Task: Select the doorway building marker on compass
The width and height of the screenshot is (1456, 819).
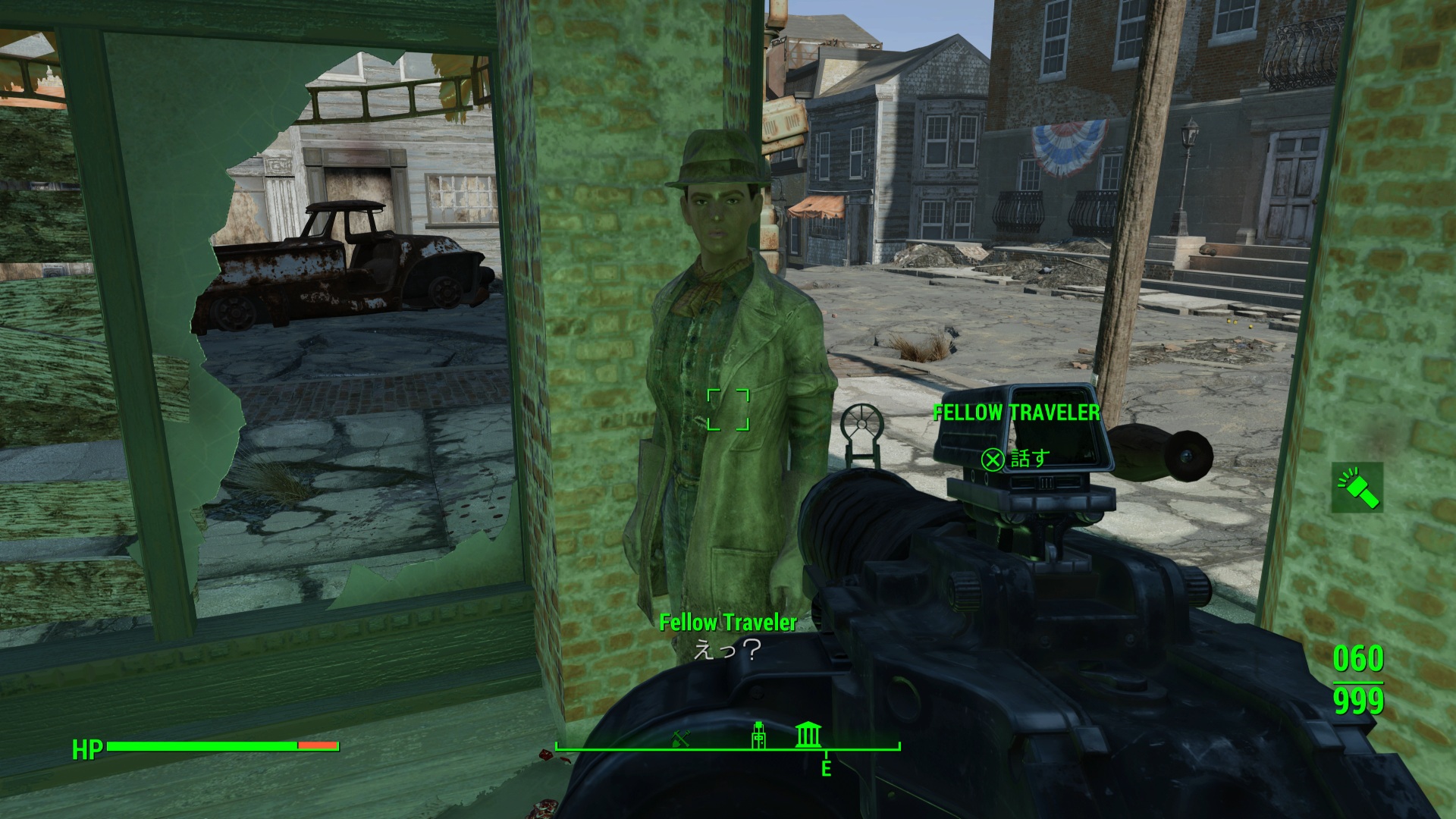Action: pyautogui.click(x=758, y=735)
